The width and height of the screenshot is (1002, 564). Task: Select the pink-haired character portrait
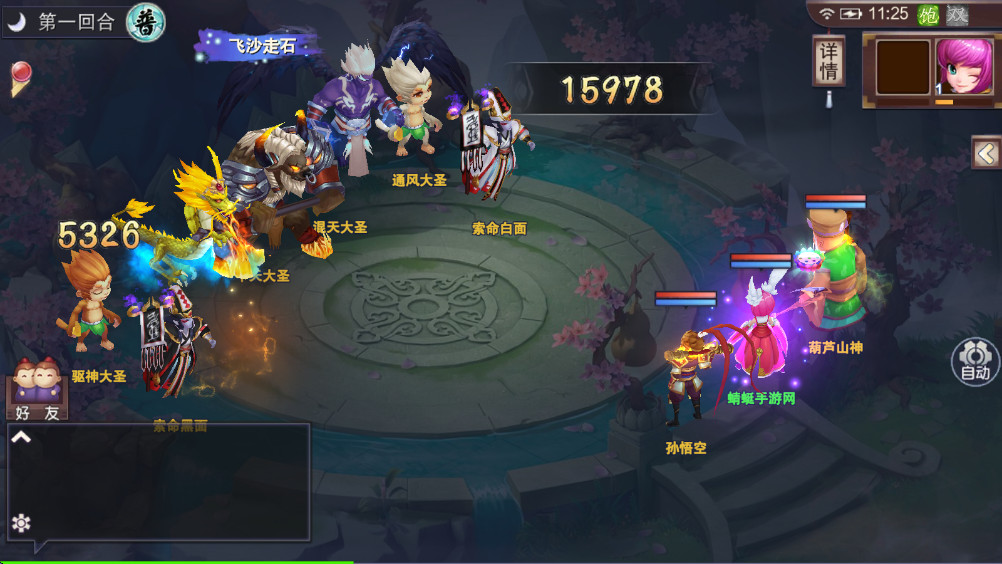964,69
